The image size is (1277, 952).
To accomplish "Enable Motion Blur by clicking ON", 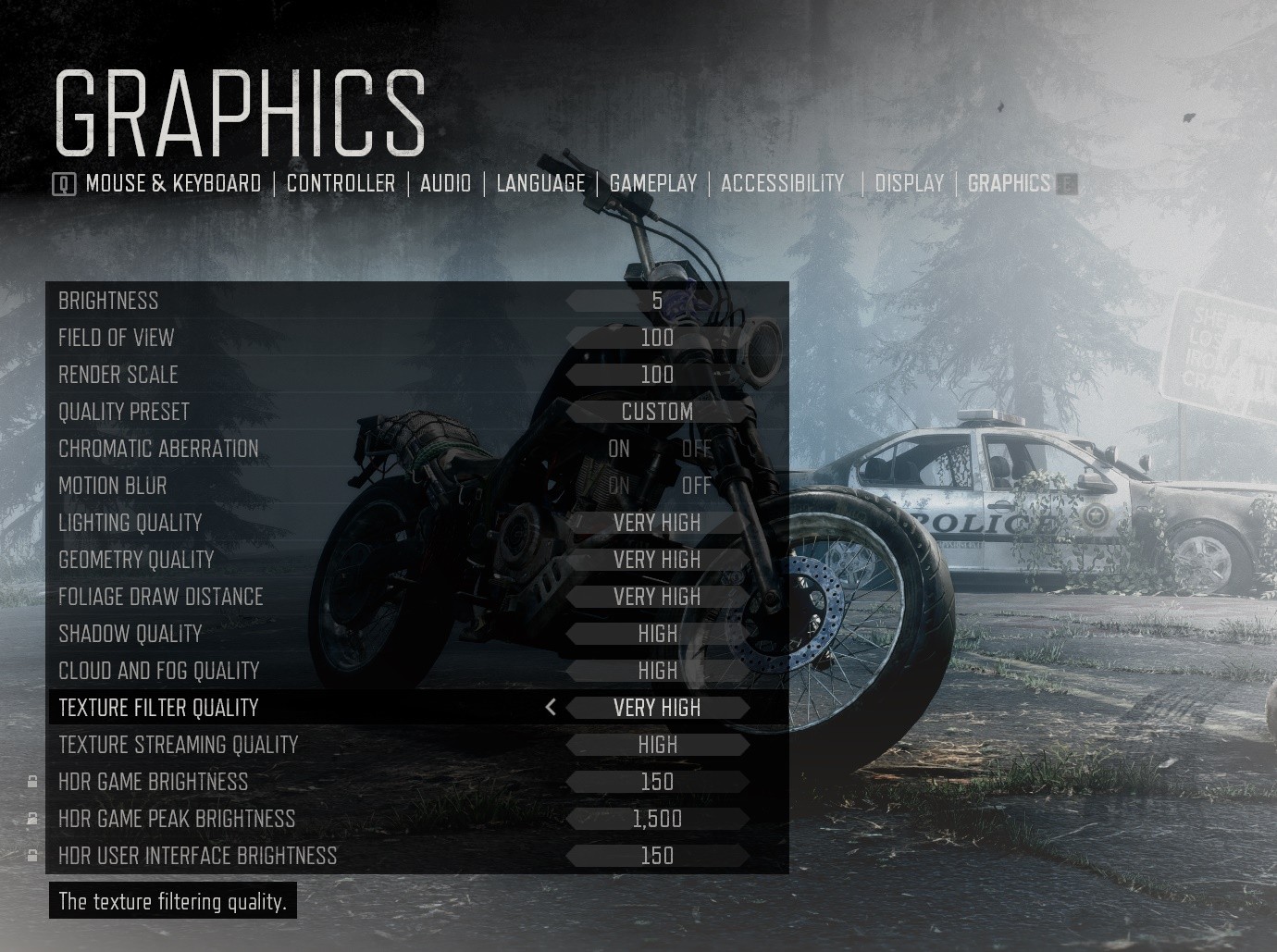I will (x=618, y=486).
